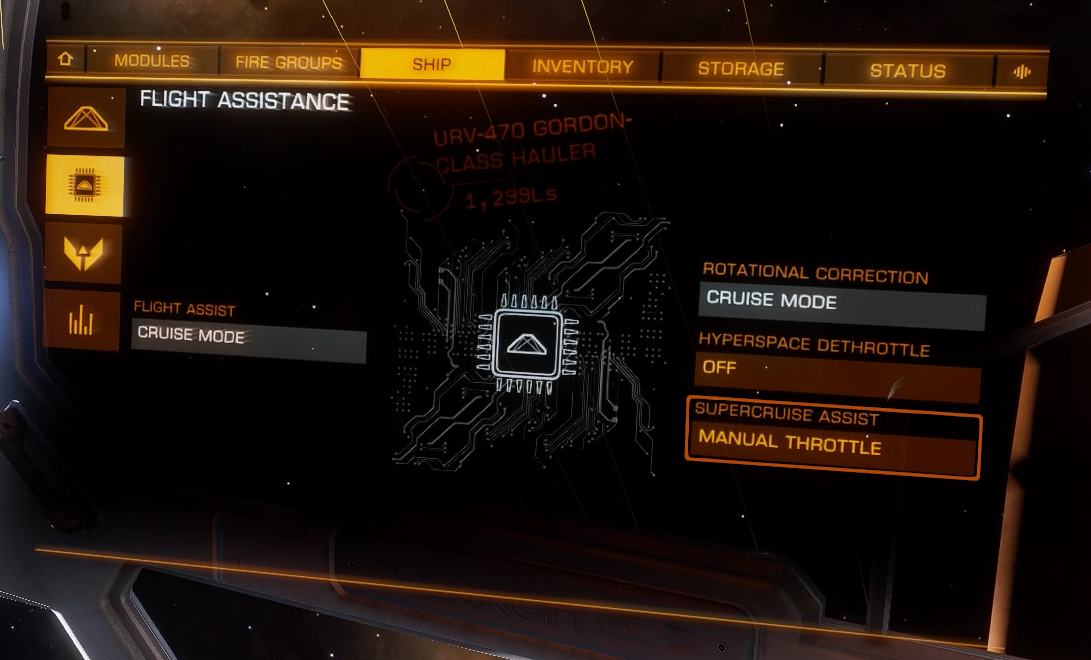This screenshot has width=1091, height=660.
Task: Toggle Hyperspace Dethrottle off setting
Action: (838, 369)
